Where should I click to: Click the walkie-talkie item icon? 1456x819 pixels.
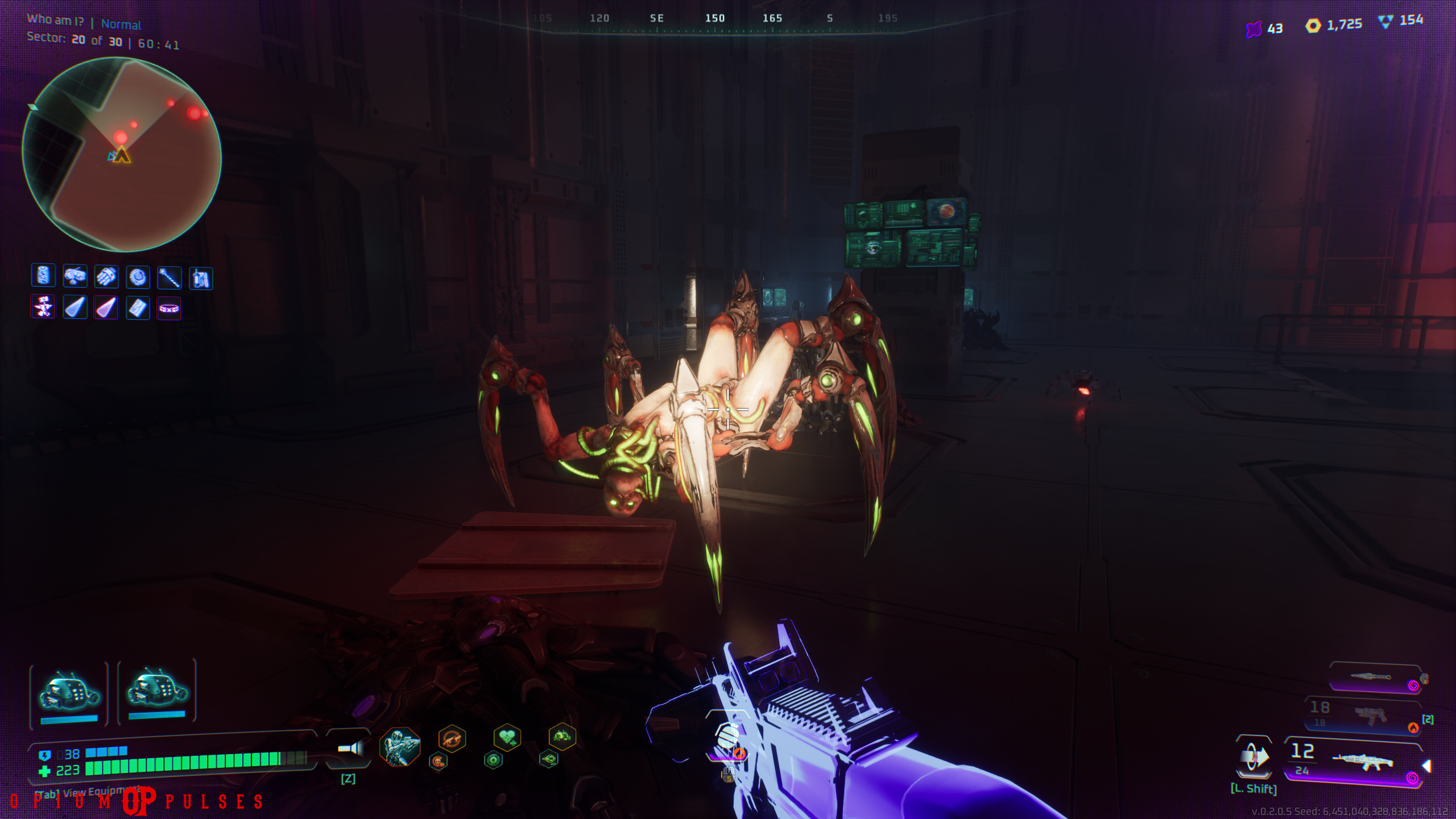tap(201, 279)
